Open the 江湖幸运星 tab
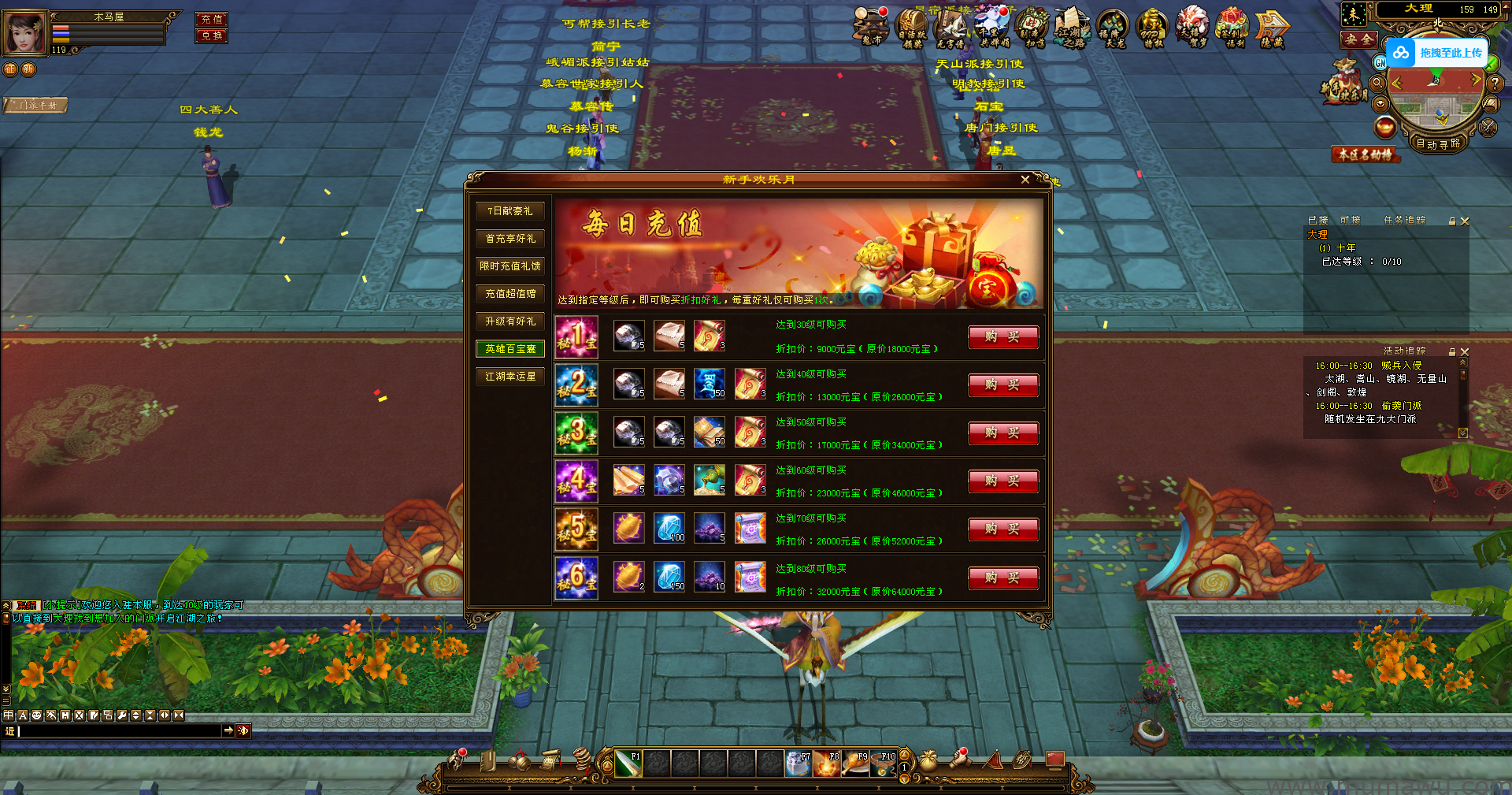This screenshot has height=795, width=1512. (510, 377)
